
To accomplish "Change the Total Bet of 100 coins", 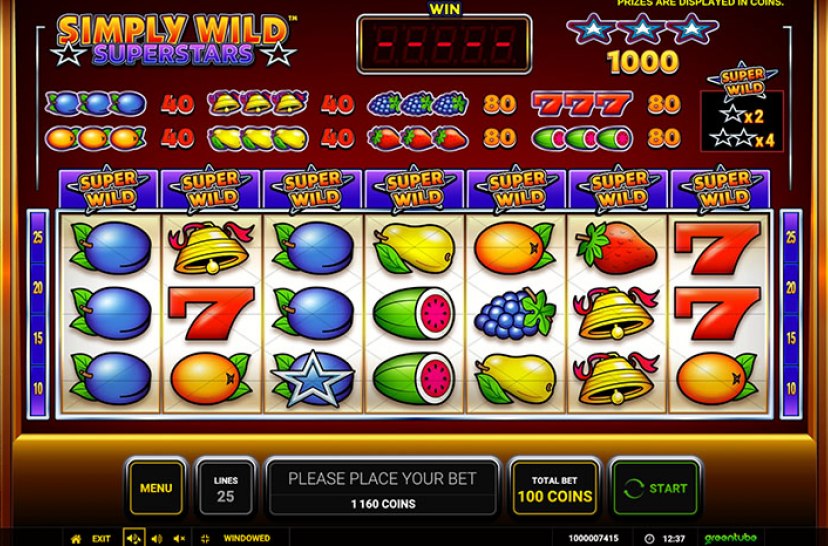I will click(554, 488).
